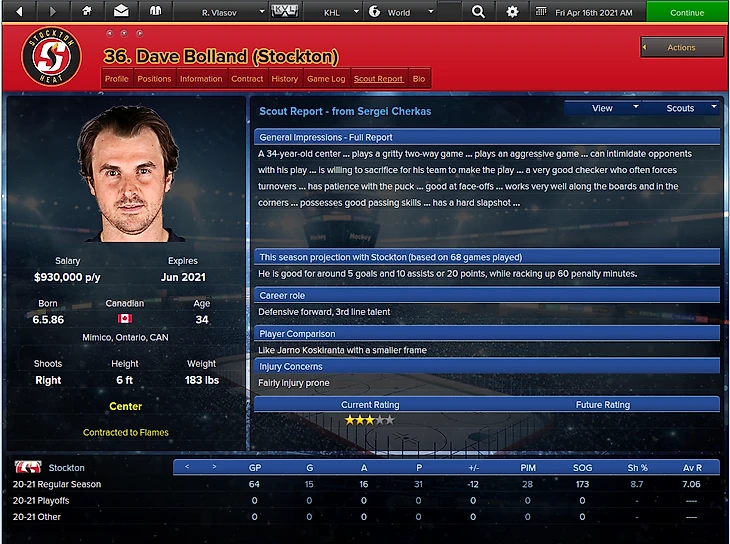Open the mail inbox icon
The image size is (730, 544).
(x=121, y=12)
